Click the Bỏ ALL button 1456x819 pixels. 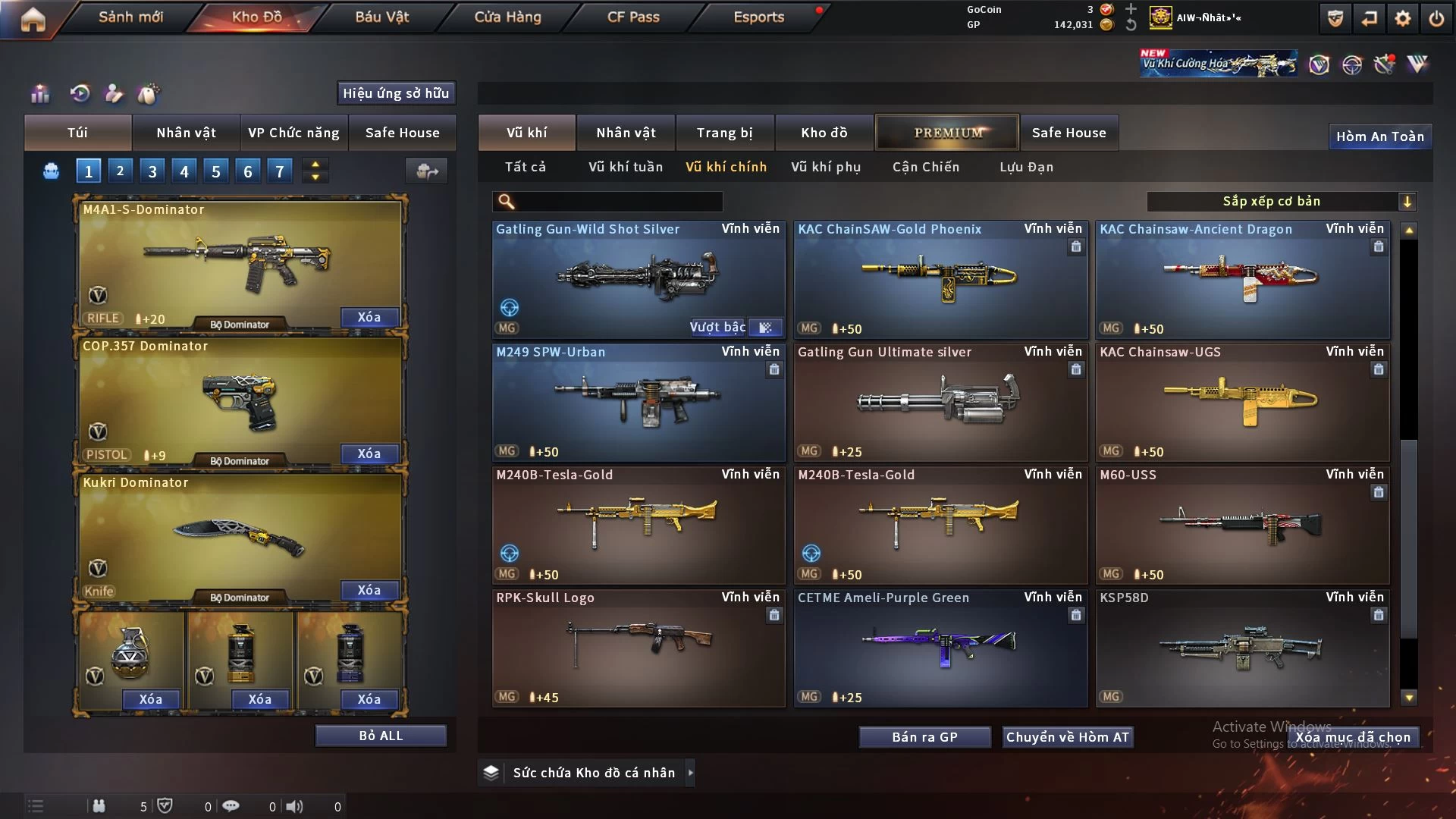pyautogui.click(x=381, y=736)
